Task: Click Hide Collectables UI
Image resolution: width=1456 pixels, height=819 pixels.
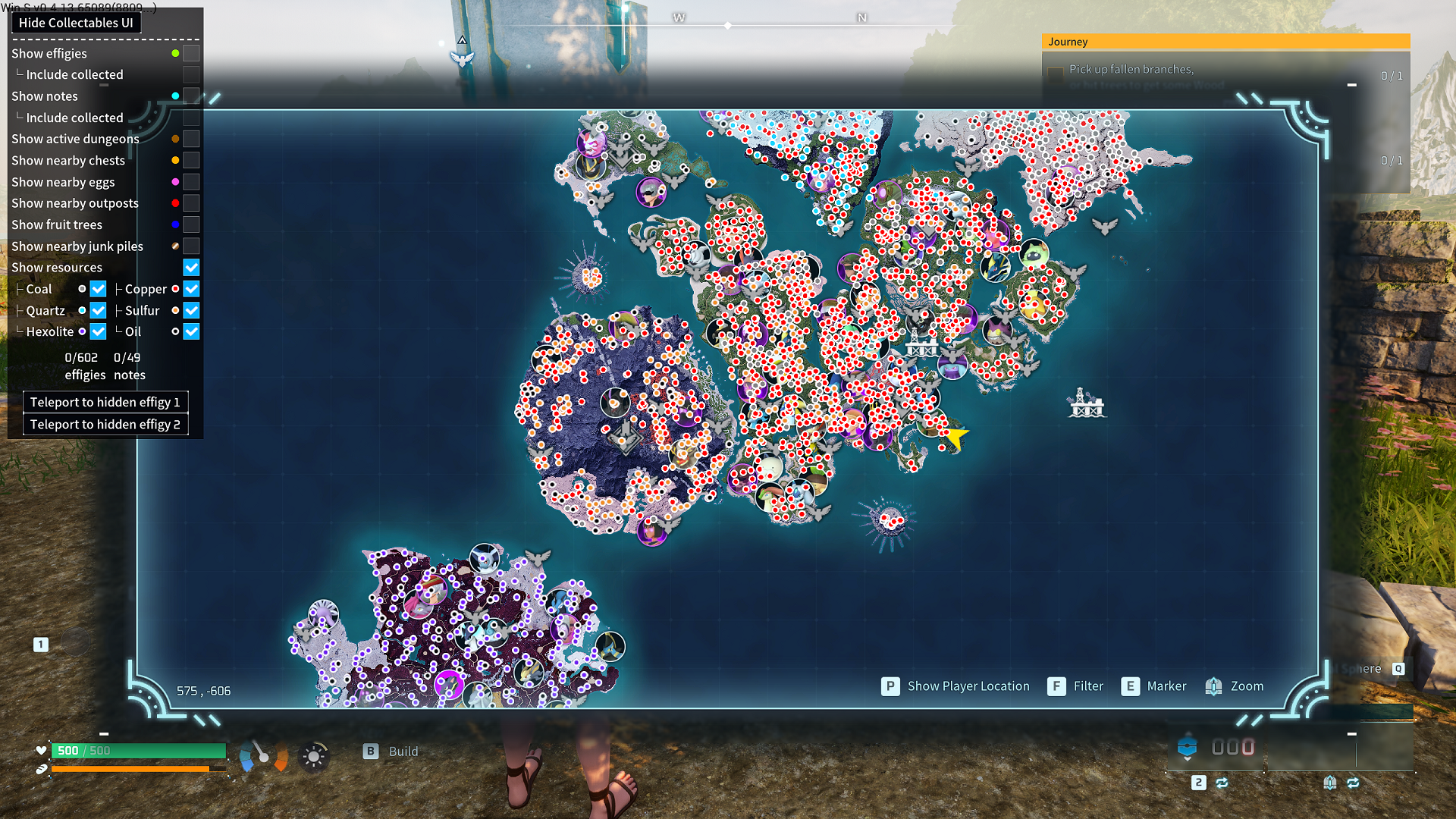Action: pos(76,23)
